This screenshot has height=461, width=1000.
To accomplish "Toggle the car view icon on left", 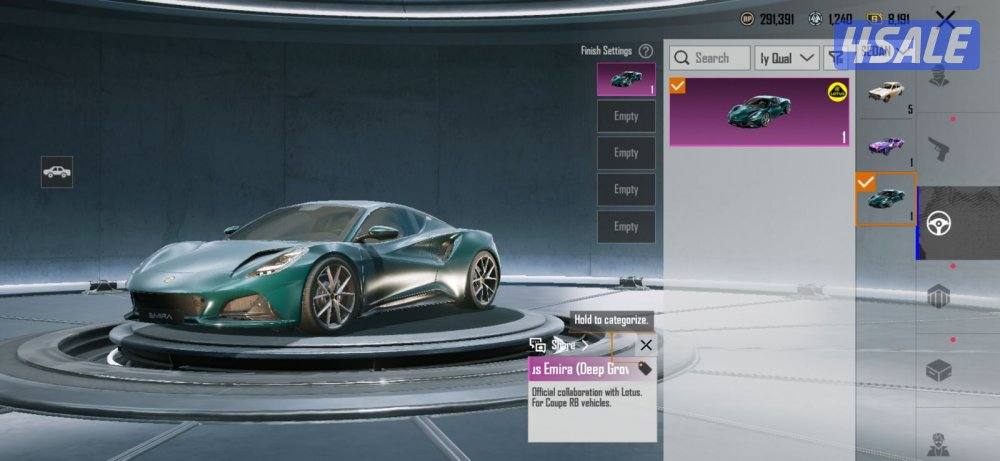I will [57, 172].
